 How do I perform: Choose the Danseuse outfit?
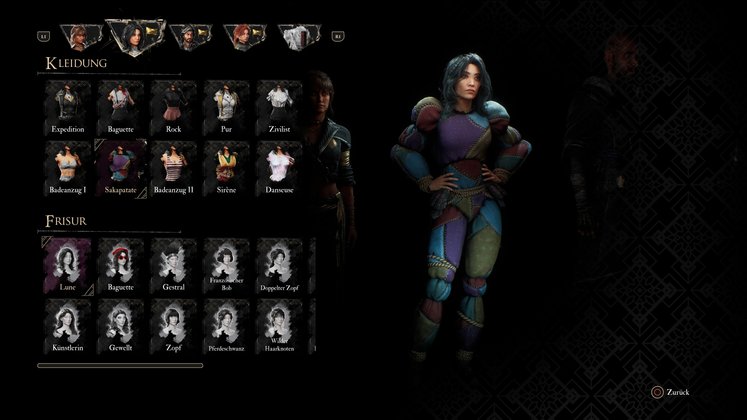(279, 167)
